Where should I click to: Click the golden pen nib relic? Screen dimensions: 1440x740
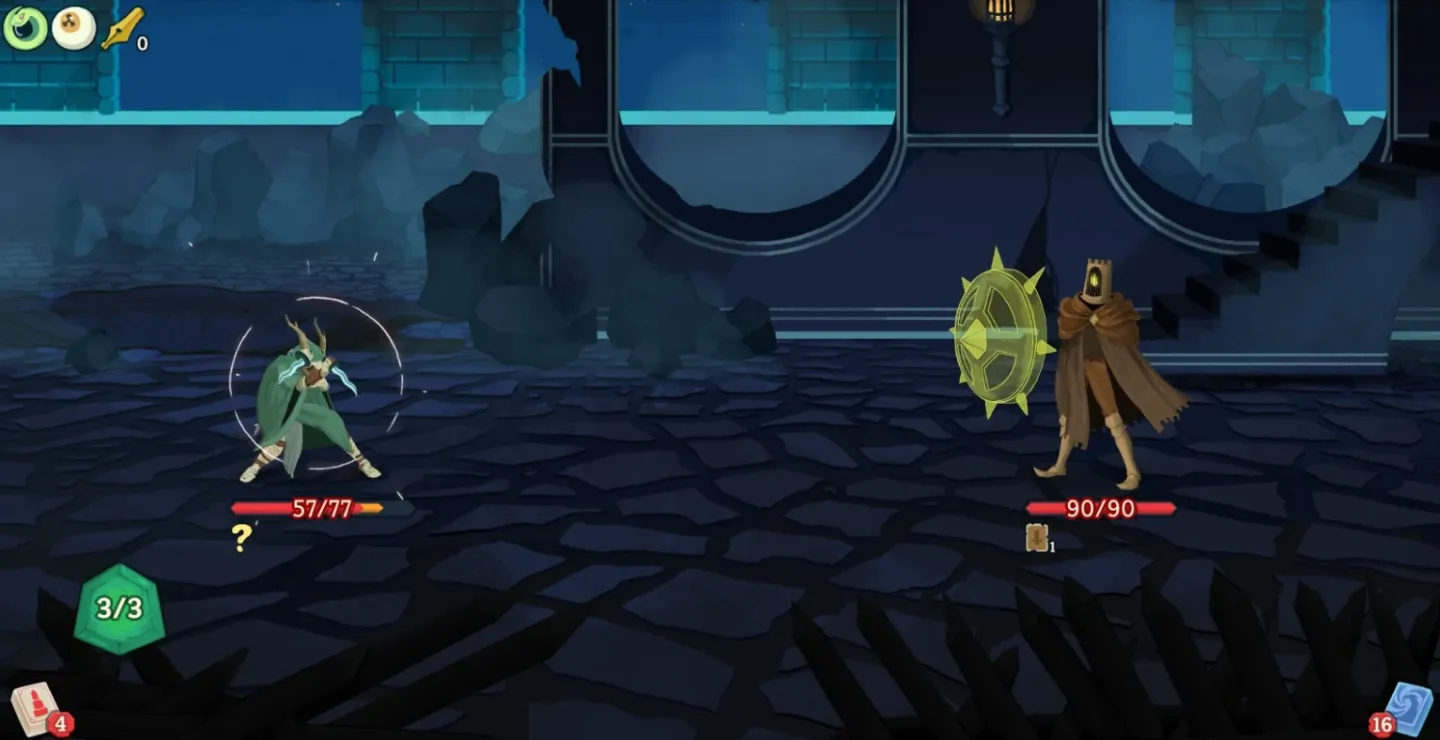[122, 28]
